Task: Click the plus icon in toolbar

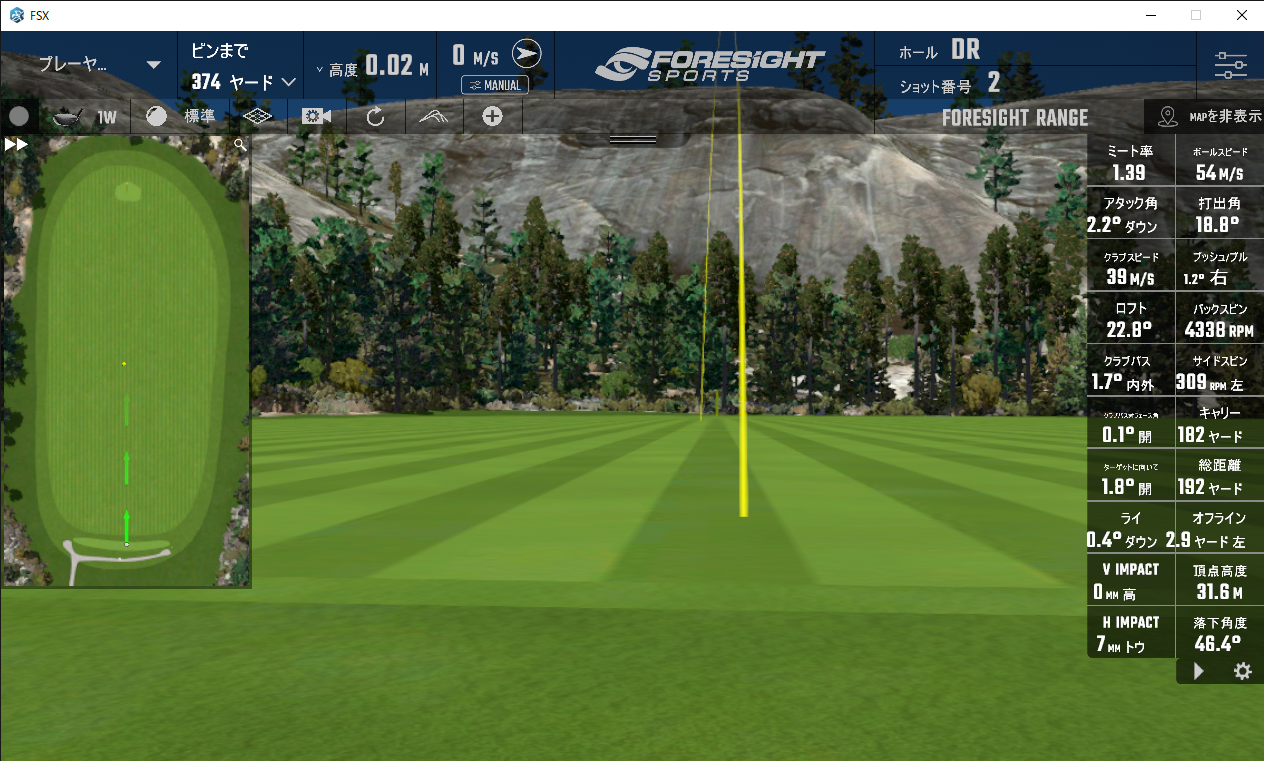Action: (x=492, y=116)
